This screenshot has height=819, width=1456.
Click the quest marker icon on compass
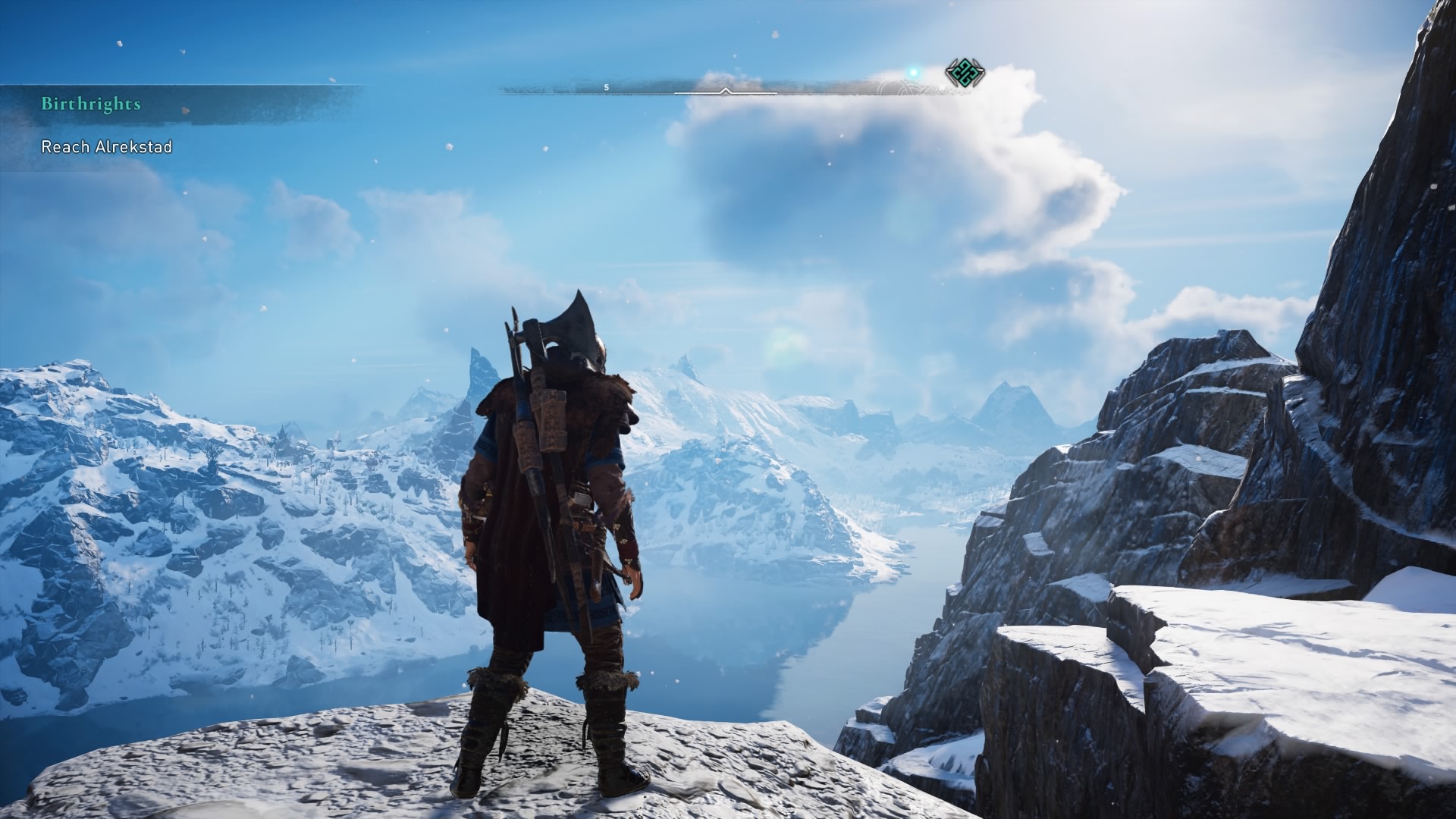click(965, 75)
